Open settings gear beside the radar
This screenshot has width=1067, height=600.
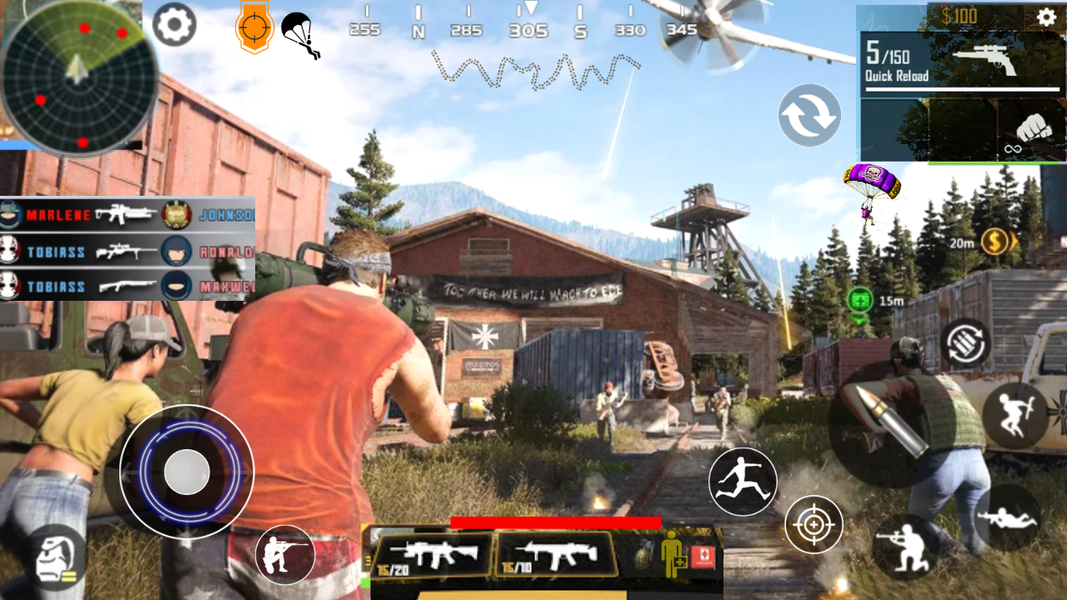point(174,25)
